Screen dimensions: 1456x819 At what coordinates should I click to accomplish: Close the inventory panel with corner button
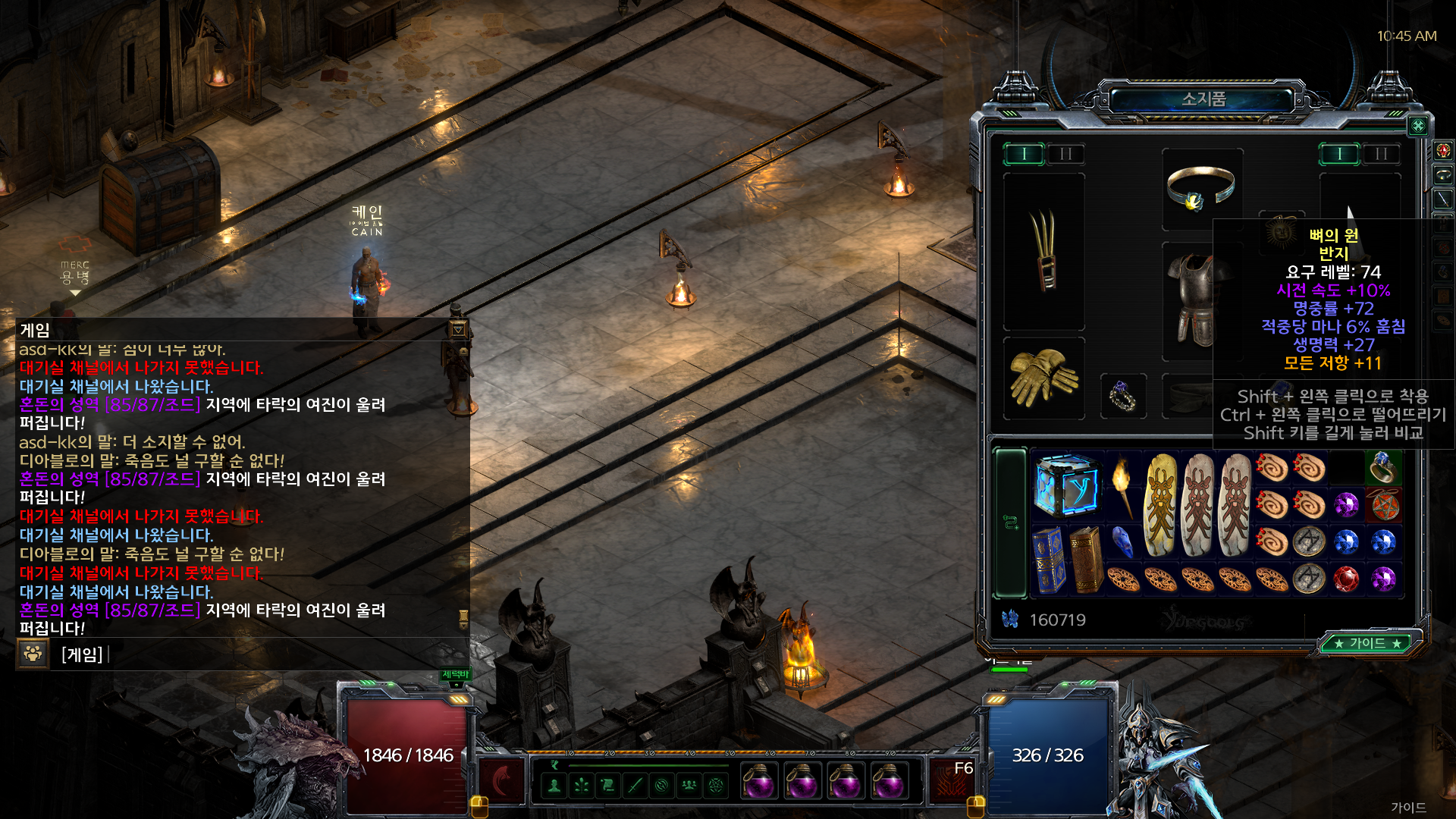coord(1418,126)
